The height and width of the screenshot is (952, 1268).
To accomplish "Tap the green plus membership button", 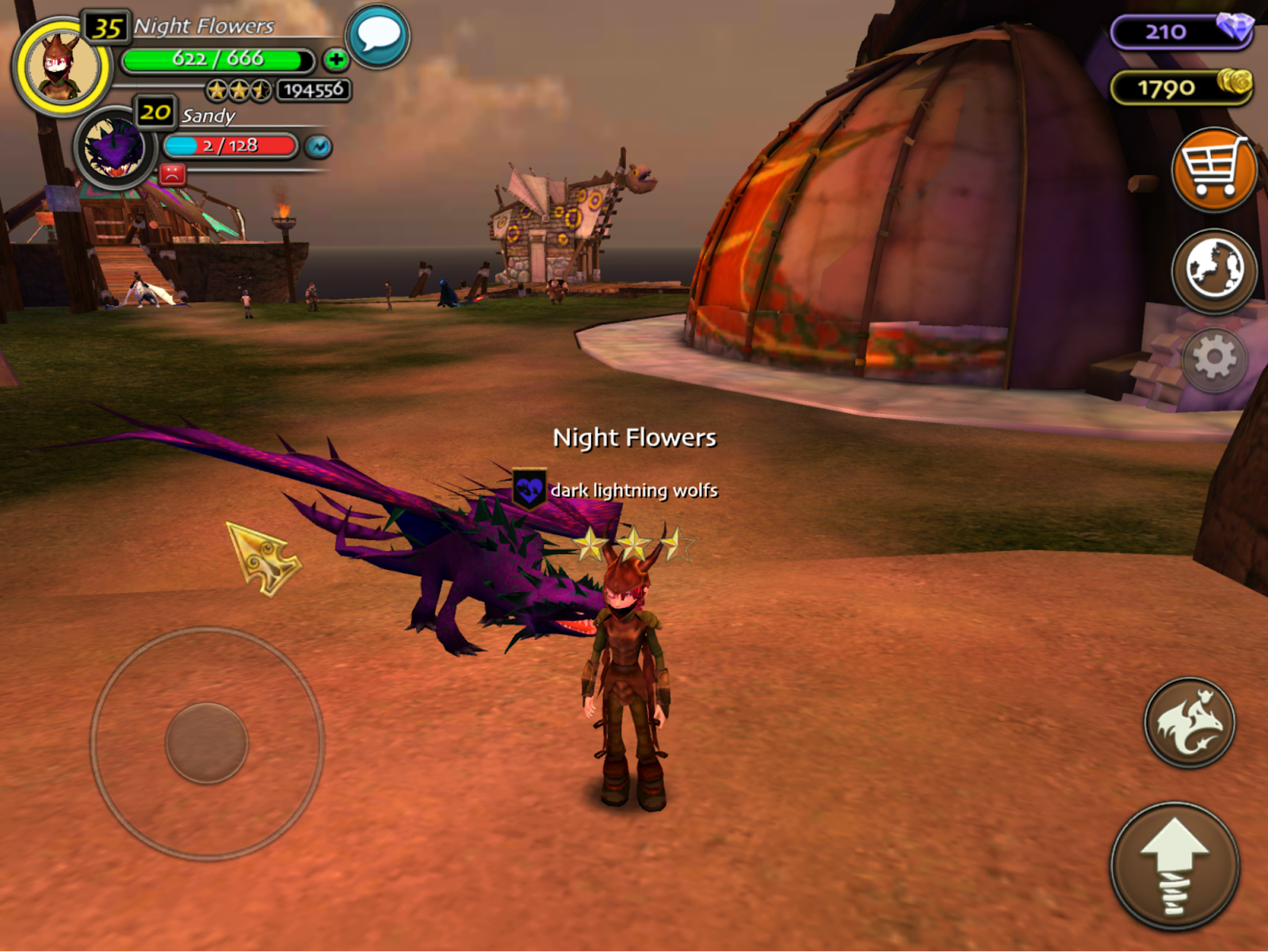I will click(336, 59).
